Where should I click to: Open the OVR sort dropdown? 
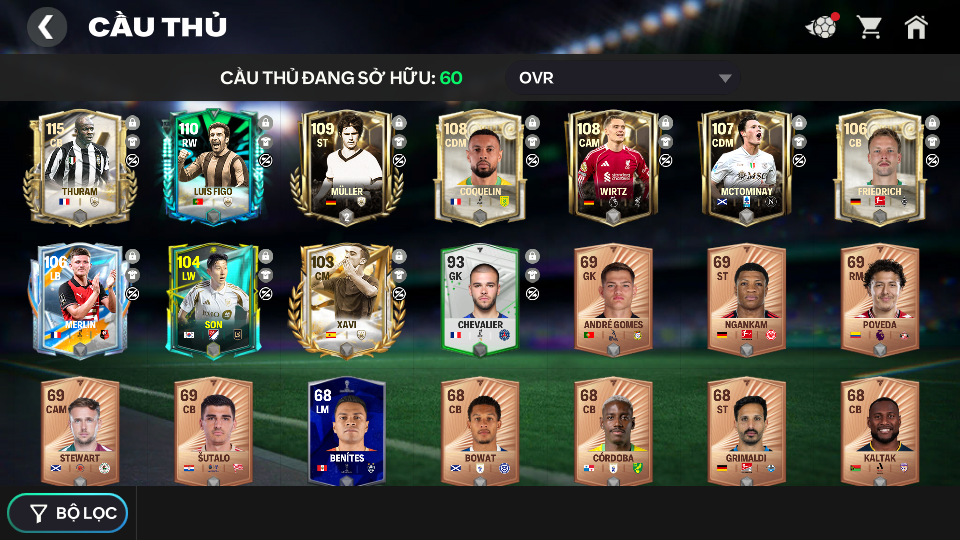pyautogui.click(x=625, y=78)
